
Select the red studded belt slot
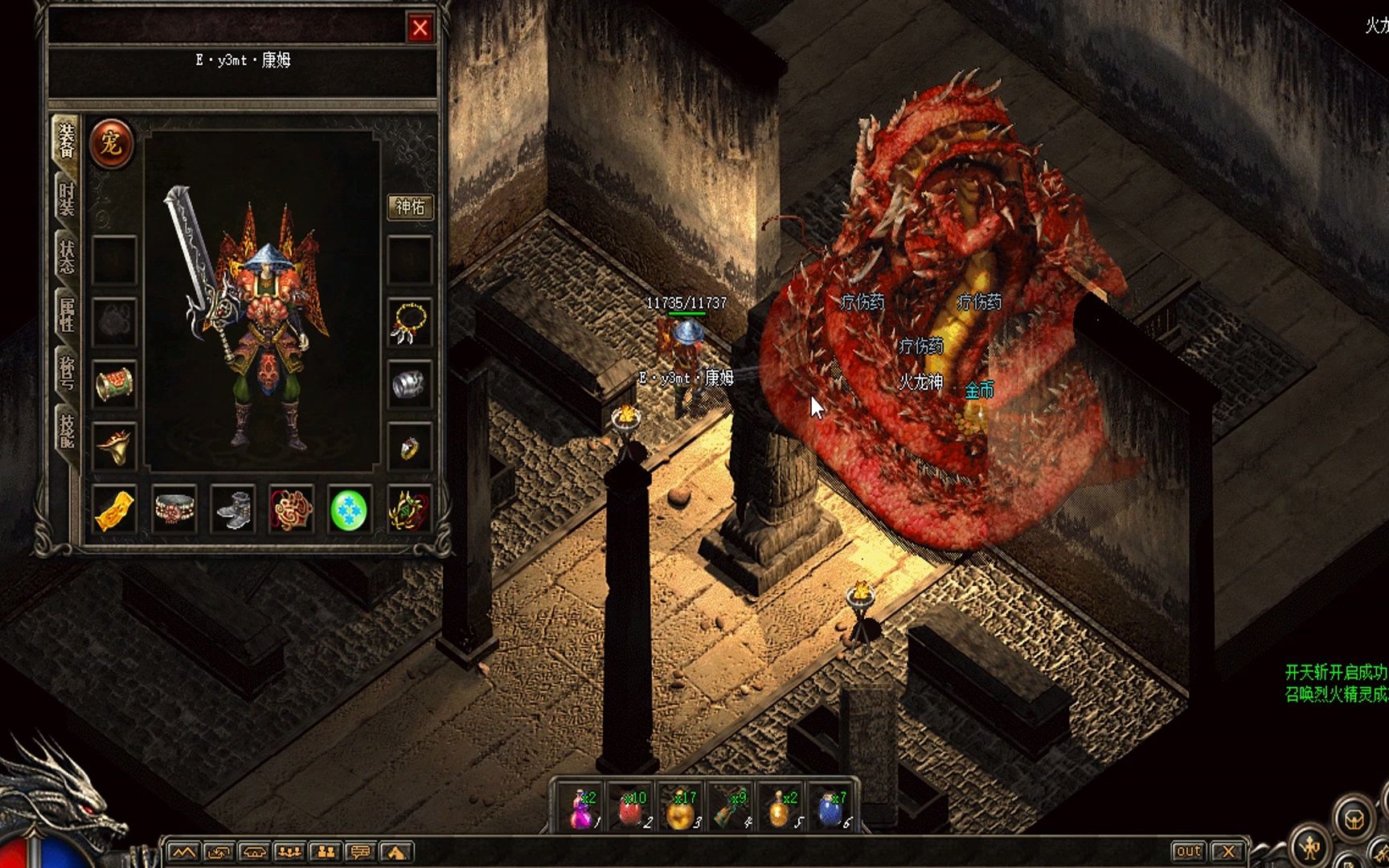[174, 510]
